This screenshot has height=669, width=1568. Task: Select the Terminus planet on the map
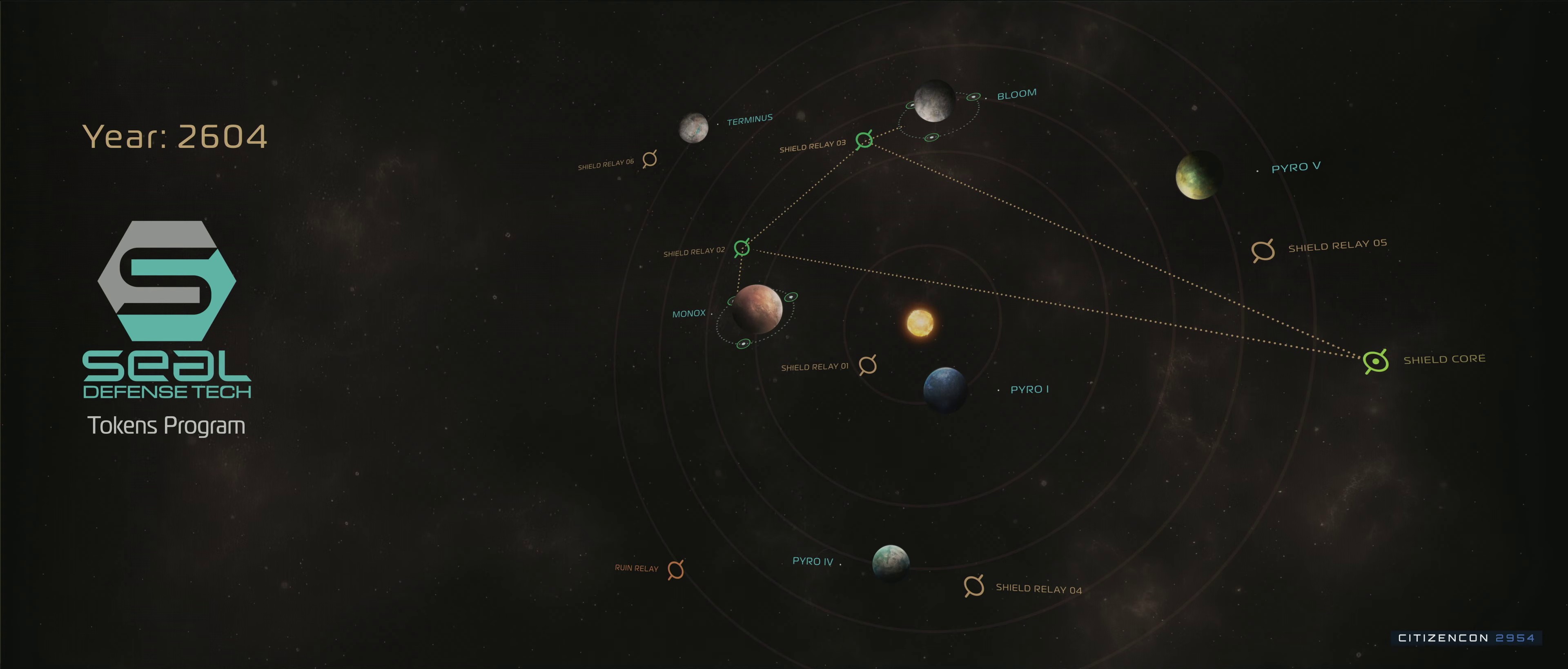(x=693, y=128)
